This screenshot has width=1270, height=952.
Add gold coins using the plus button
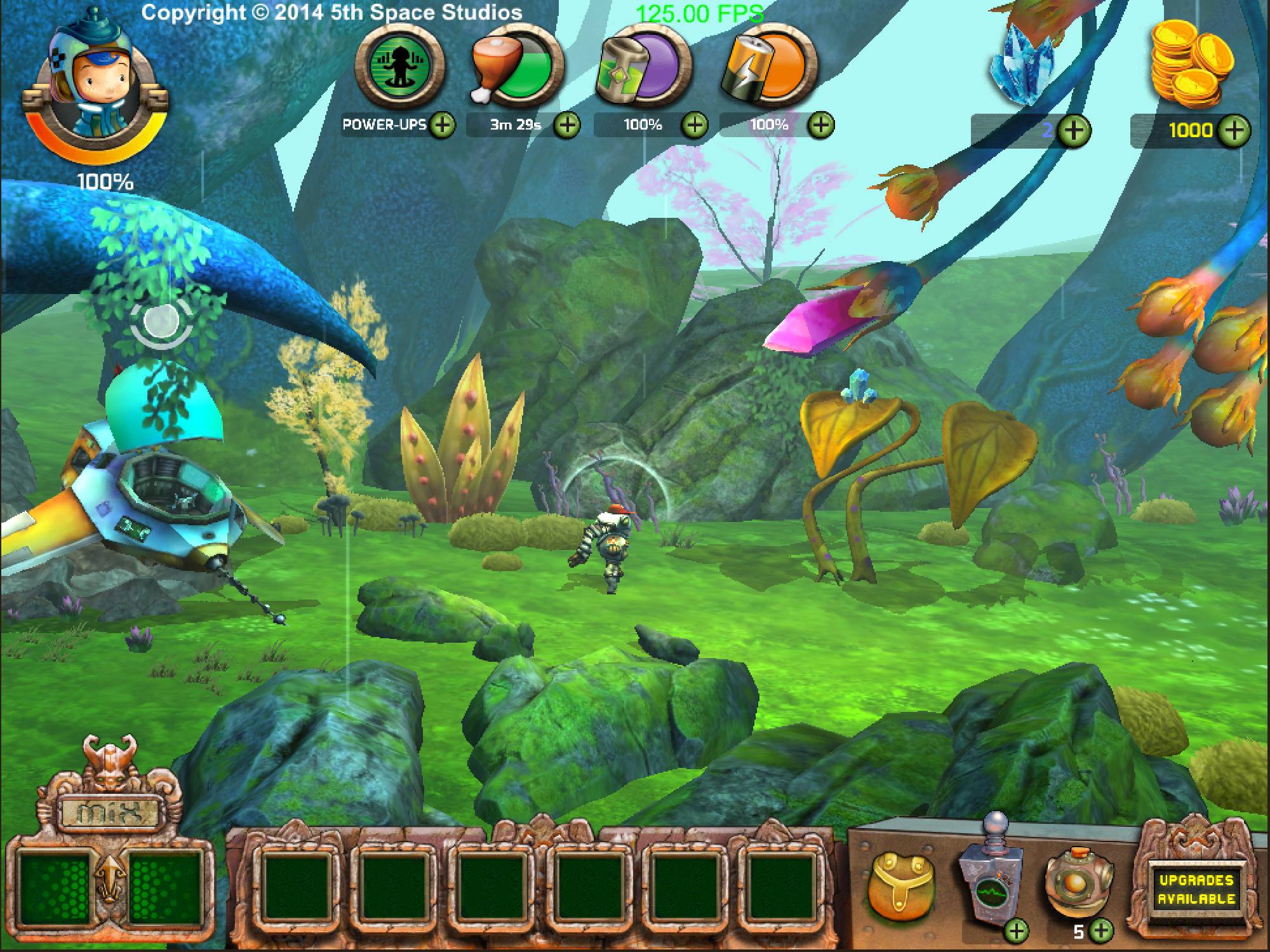[x=1235, y=131]
